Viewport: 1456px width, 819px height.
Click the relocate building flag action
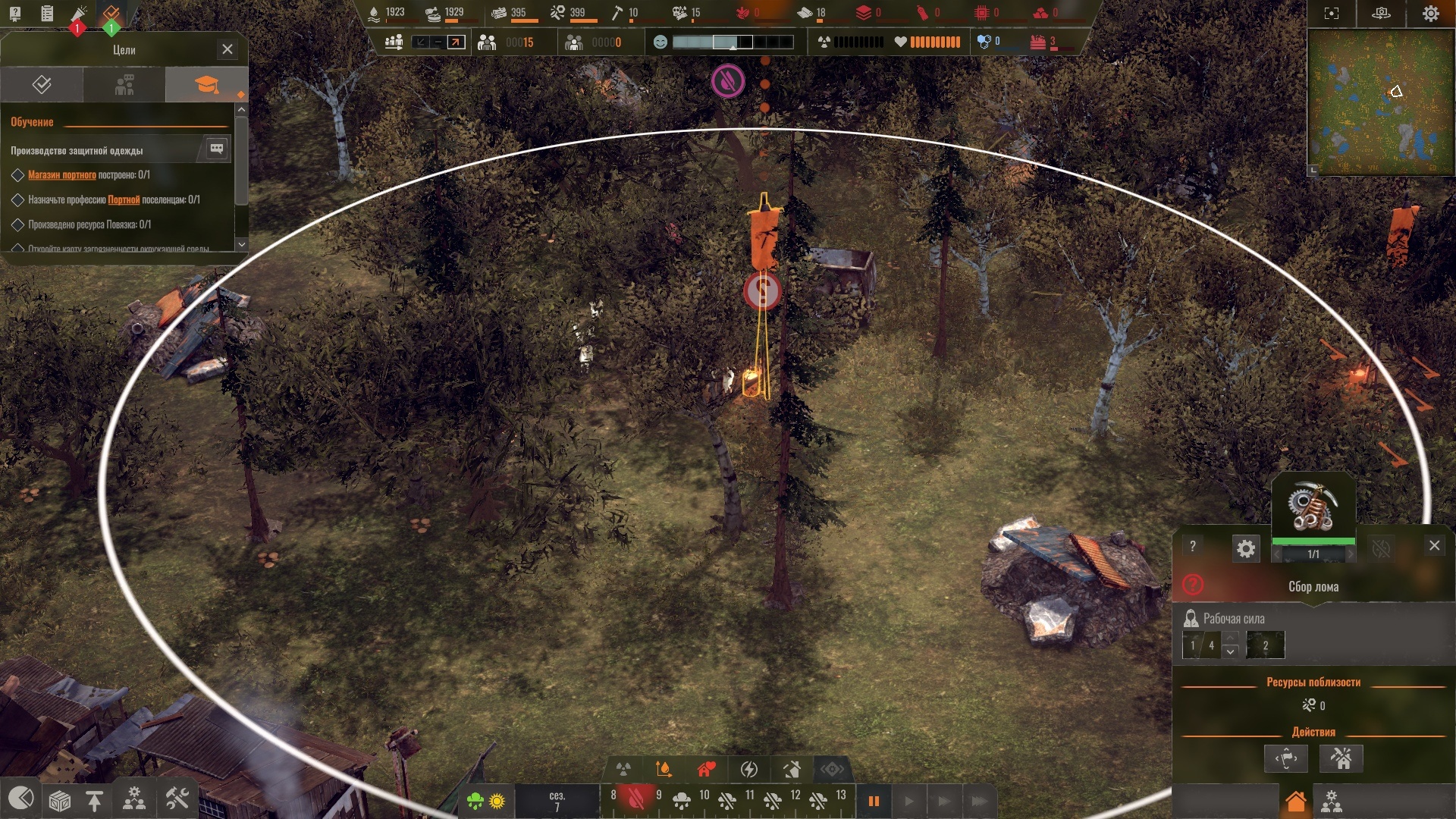(1286, 758)
